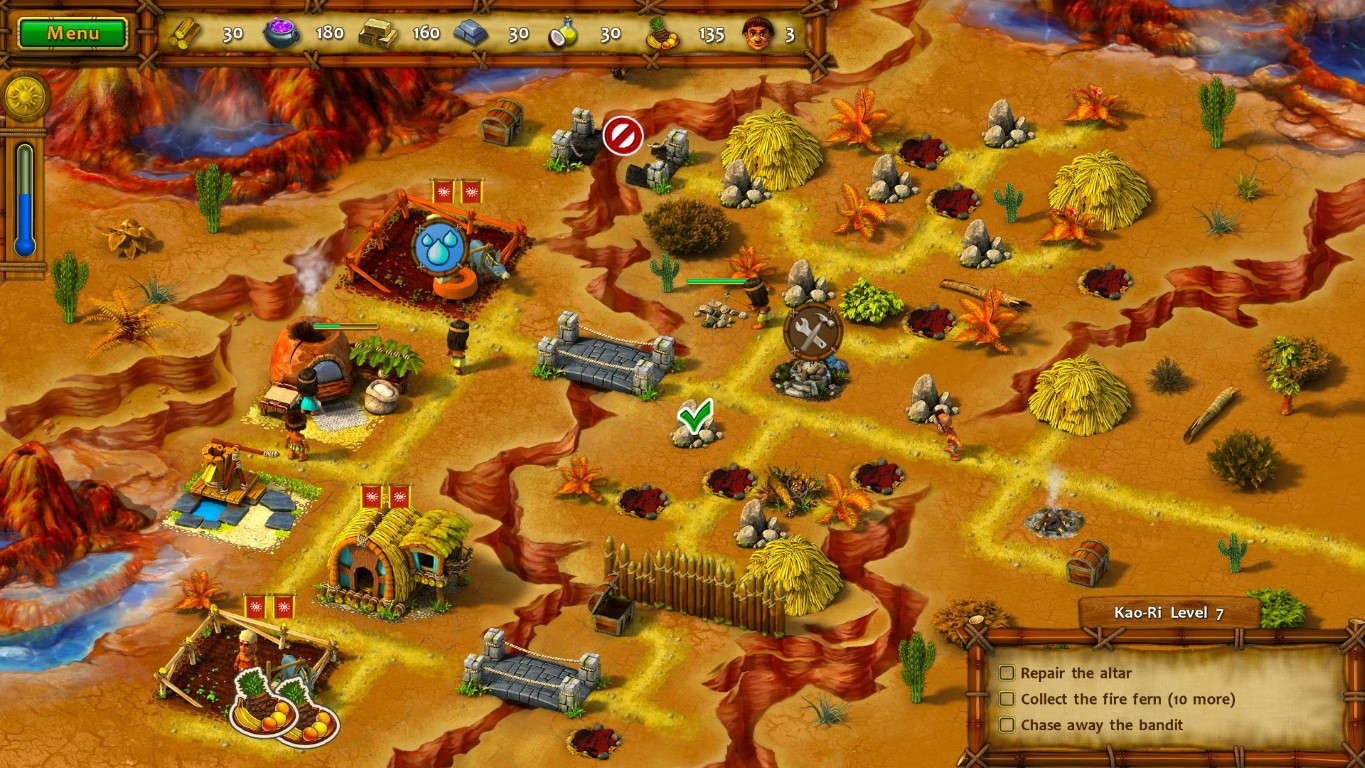Click the red prohibition sign by the ruins

(623, 137)
